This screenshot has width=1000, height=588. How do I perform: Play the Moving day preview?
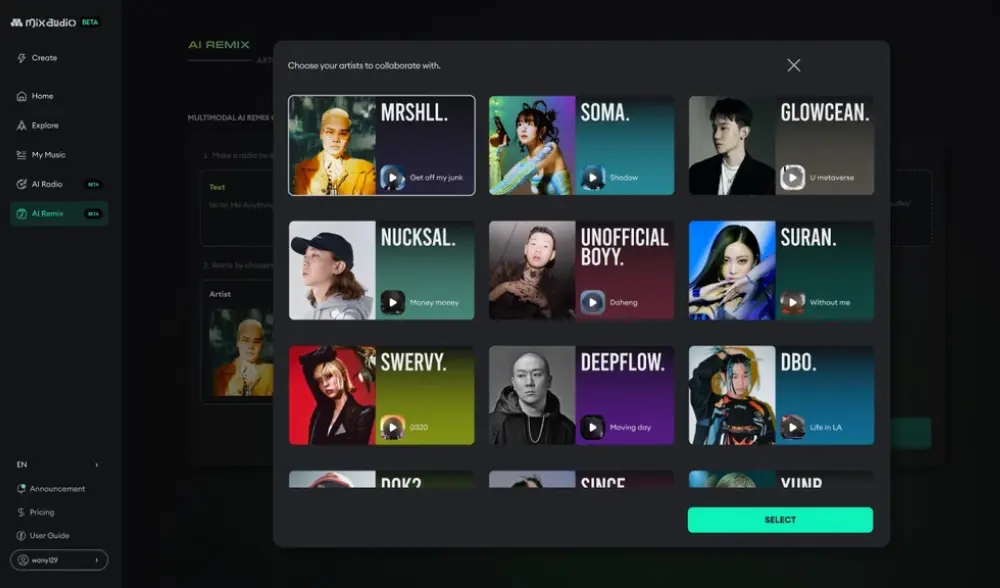593,427
